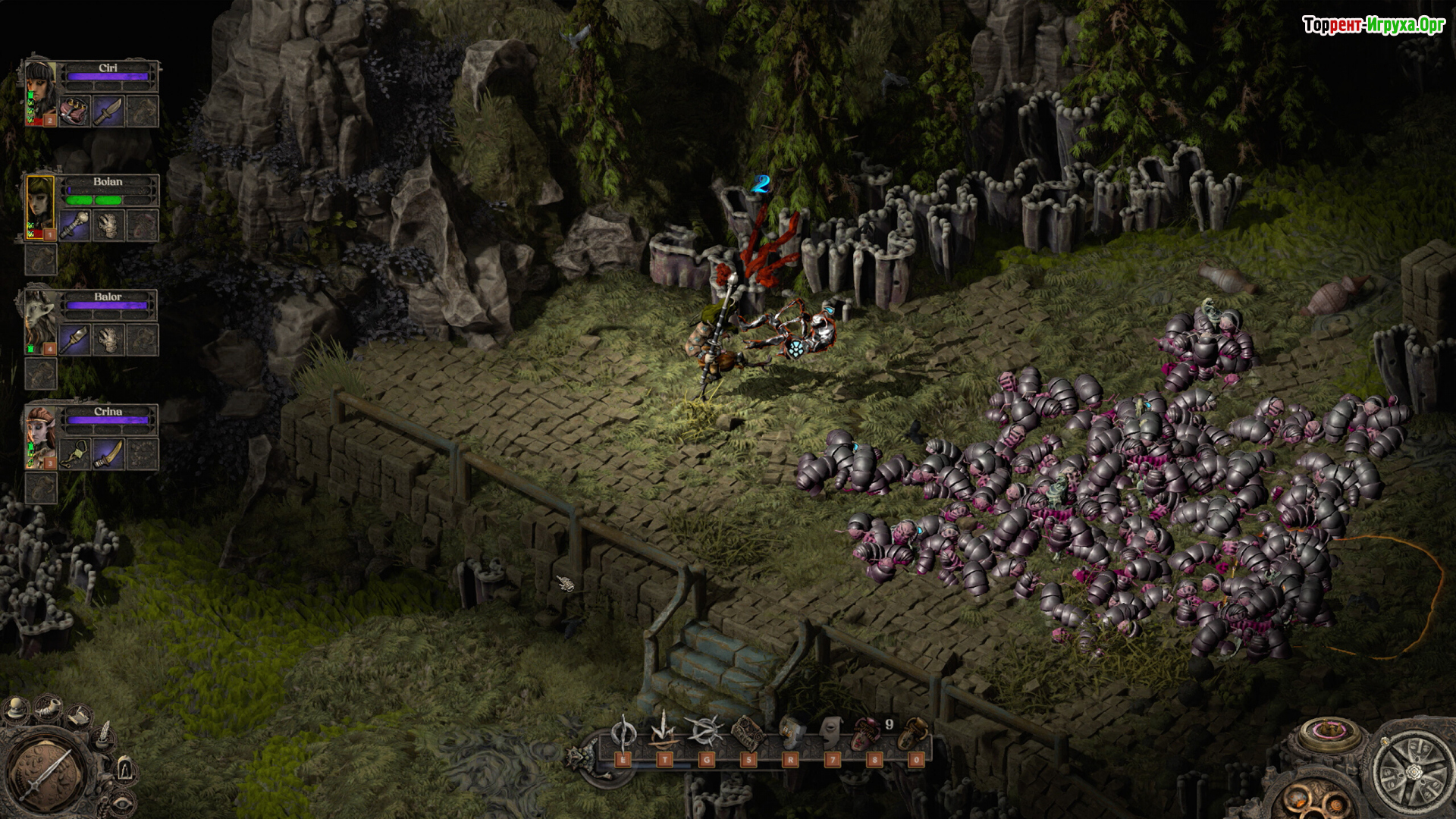Click the large sword combat mode button
The height and width of the screenshot is (819, 1456).
pos(47,775)
